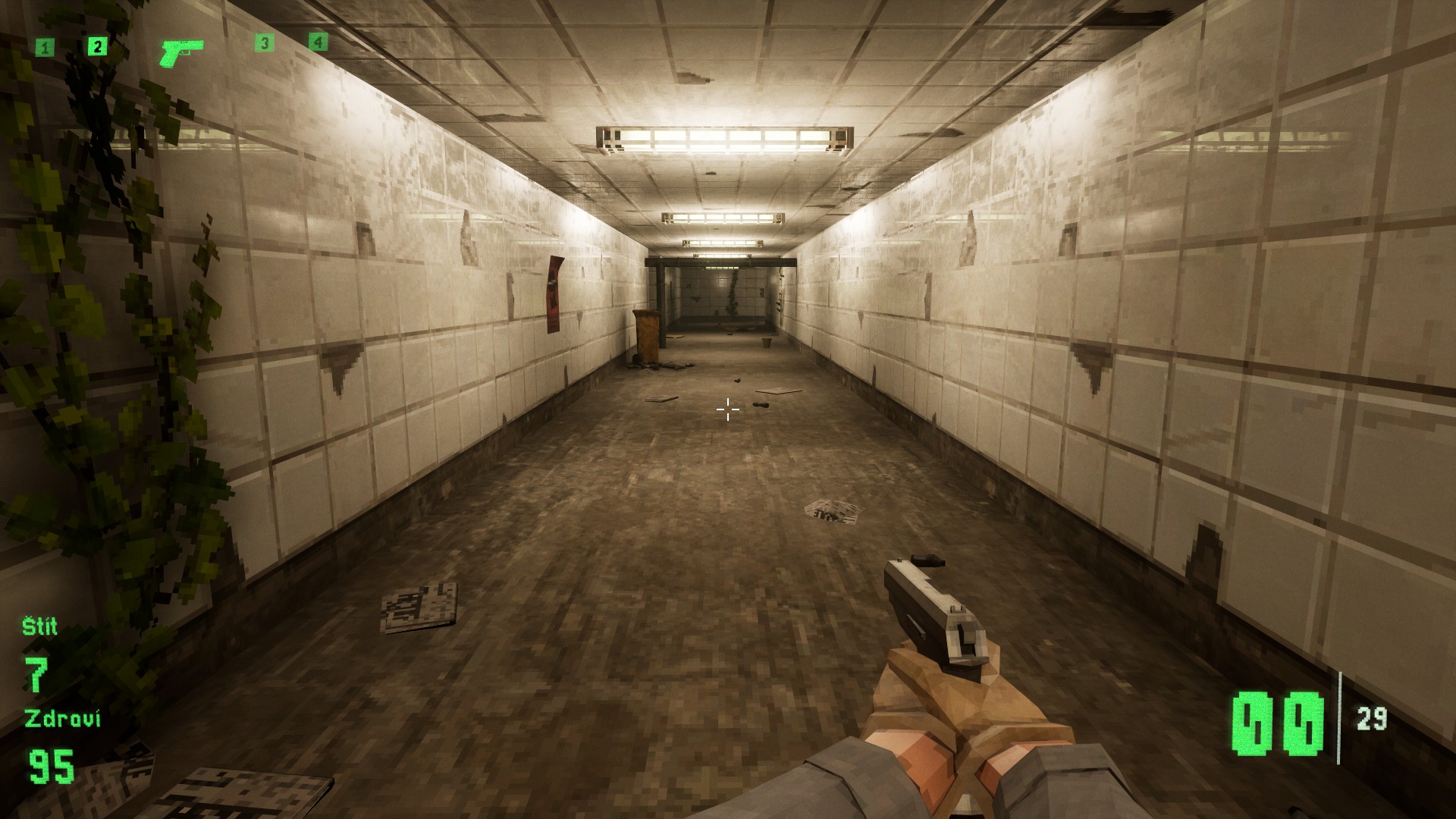Click the green pistol weapon icon

click(181, 52)
